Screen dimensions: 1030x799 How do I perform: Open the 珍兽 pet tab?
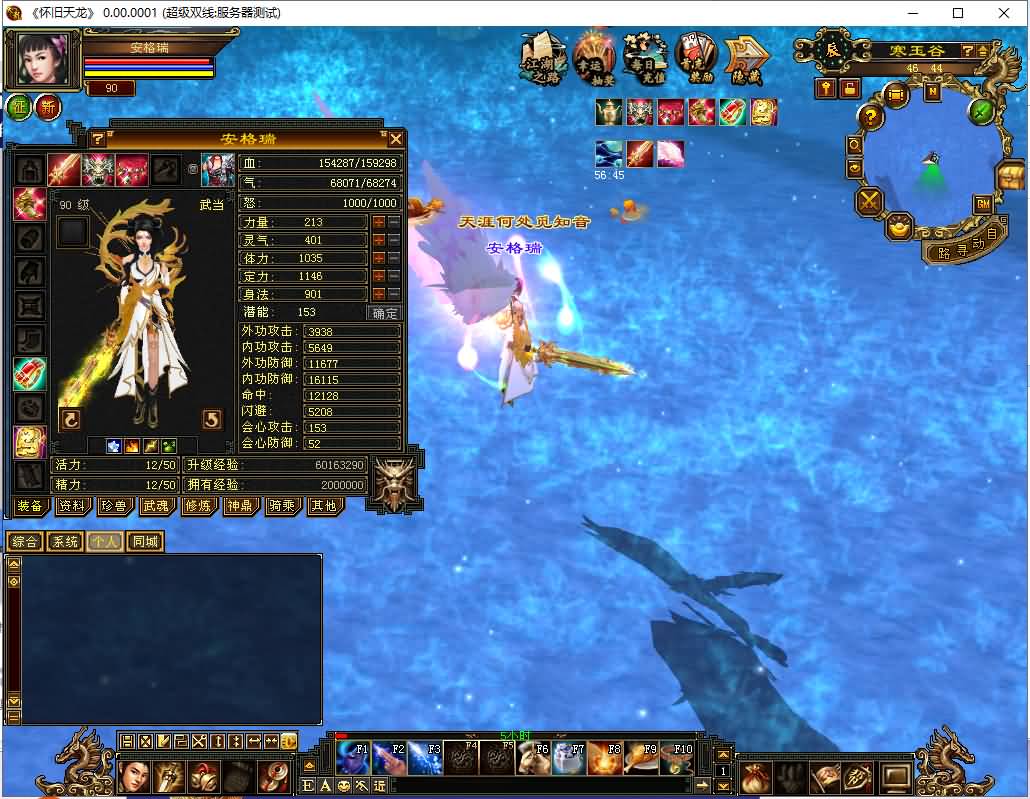[x=114, y=506]
